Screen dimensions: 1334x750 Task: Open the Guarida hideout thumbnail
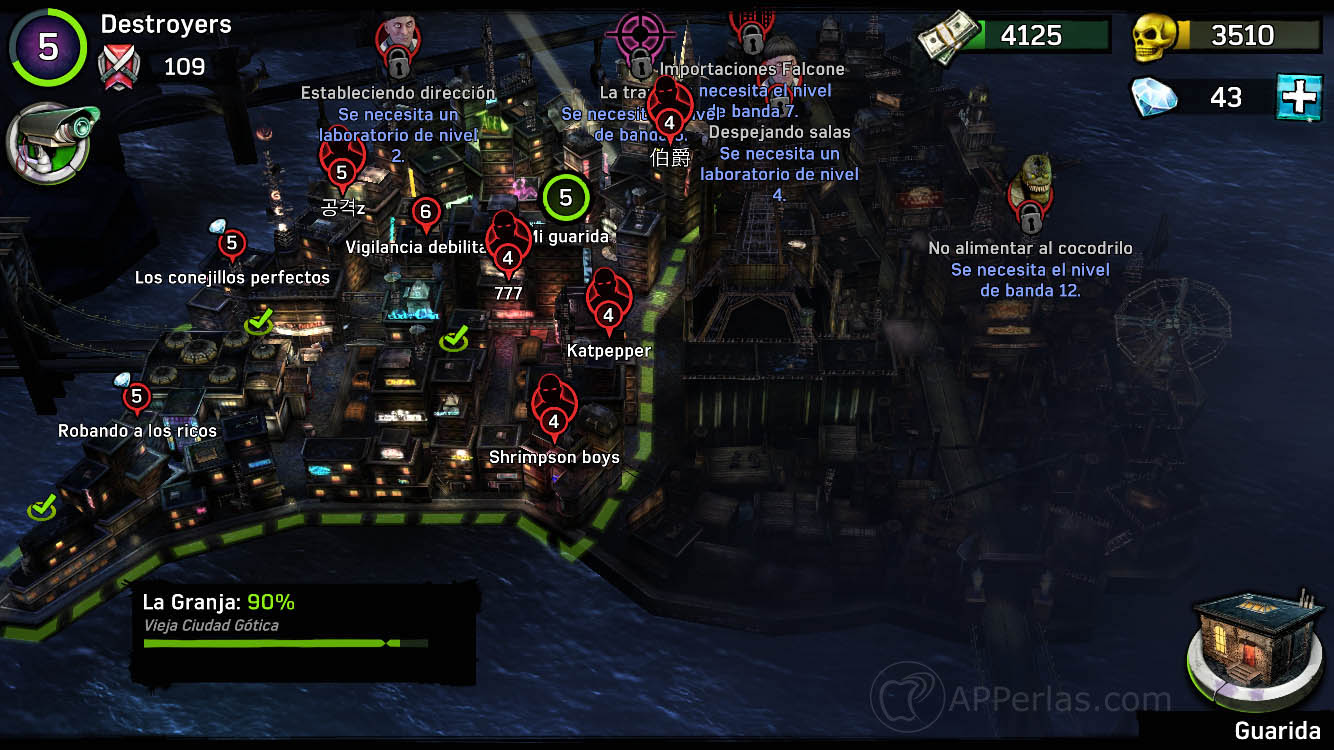click(1253, 648)
